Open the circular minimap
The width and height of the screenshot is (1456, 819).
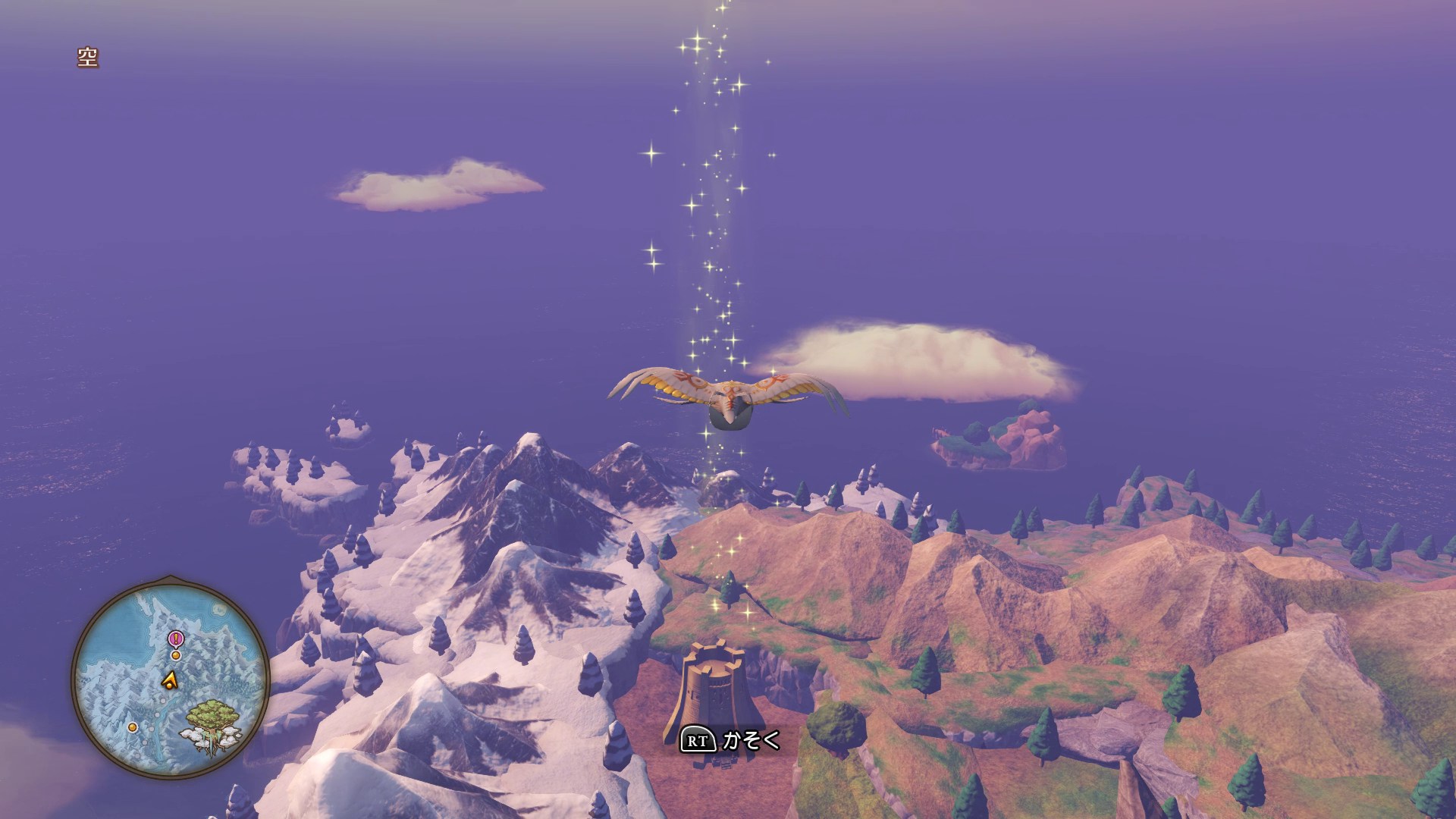pos(171,677)
